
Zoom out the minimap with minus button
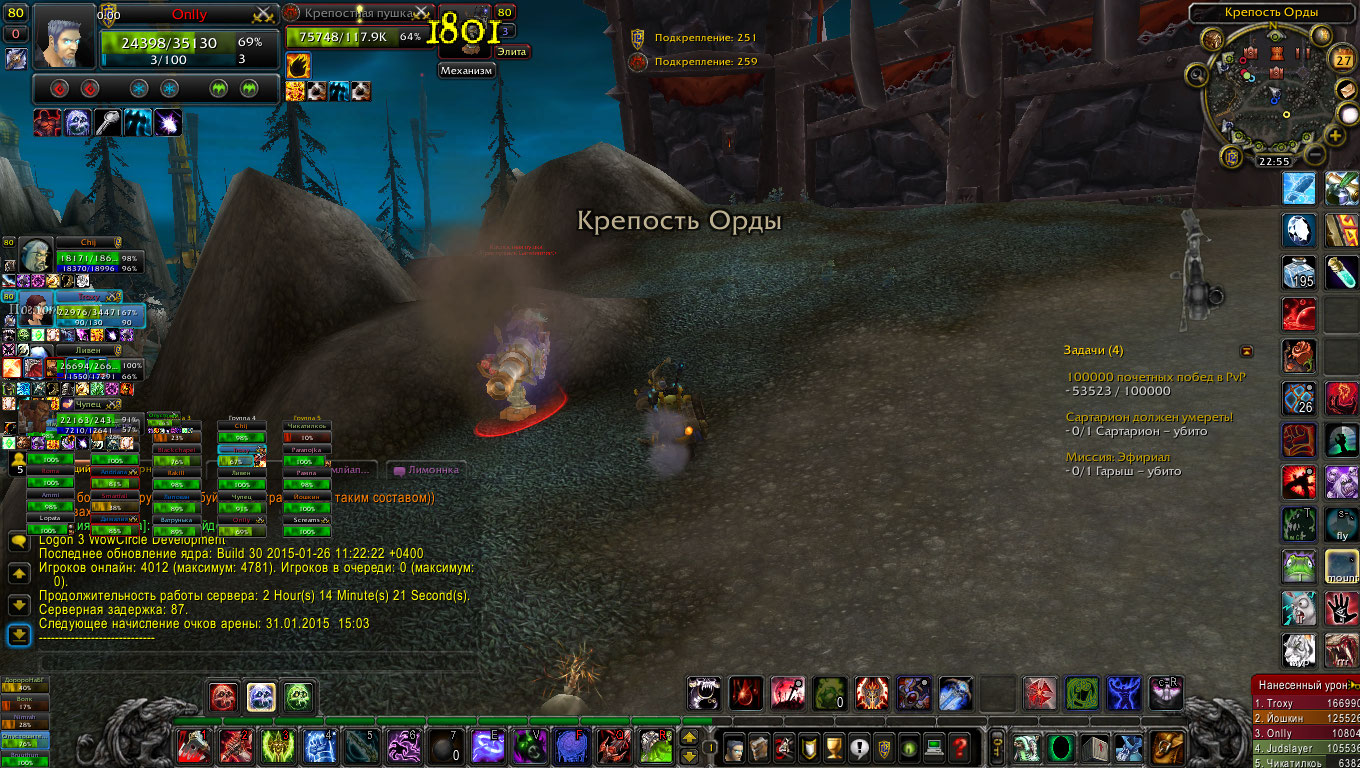(x=1315, y=155)
